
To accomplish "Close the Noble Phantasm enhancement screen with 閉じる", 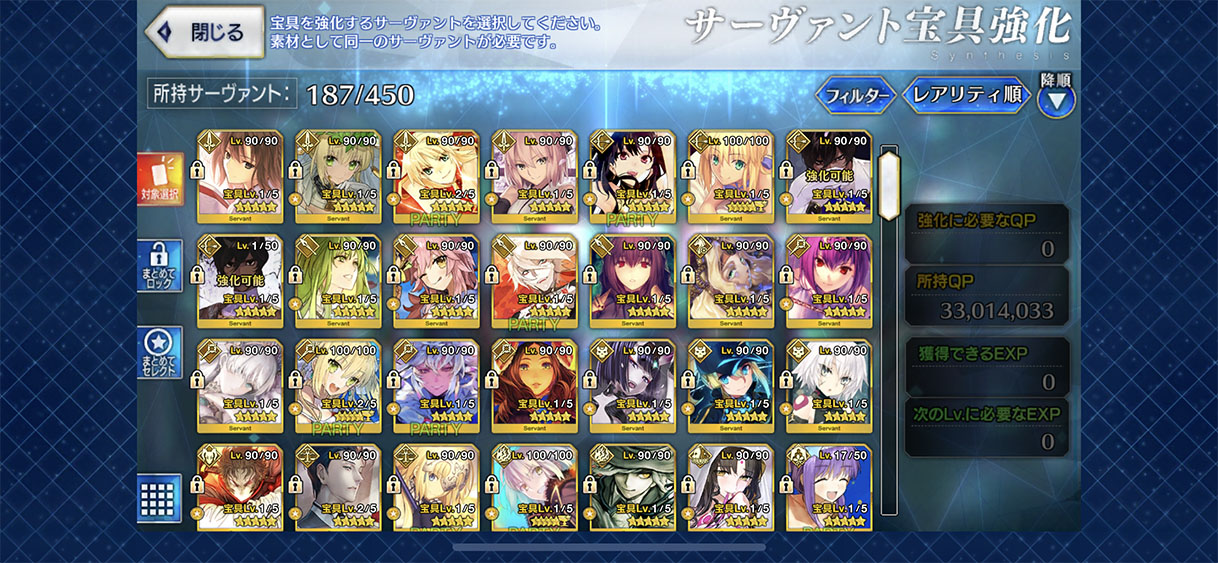I will 205,32.
